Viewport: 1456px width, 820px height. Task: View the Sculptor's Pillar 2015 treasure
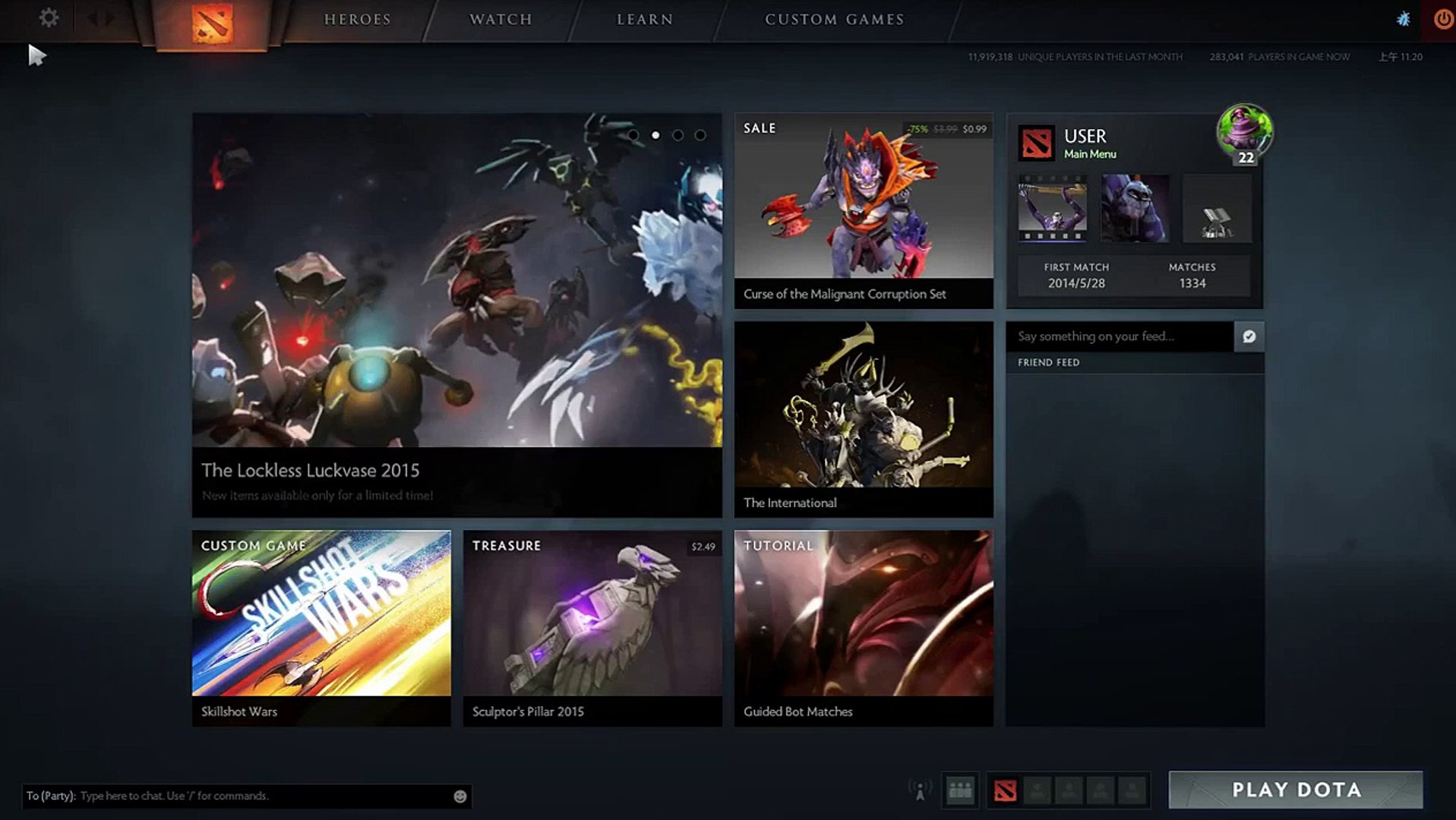pos(592,628)
